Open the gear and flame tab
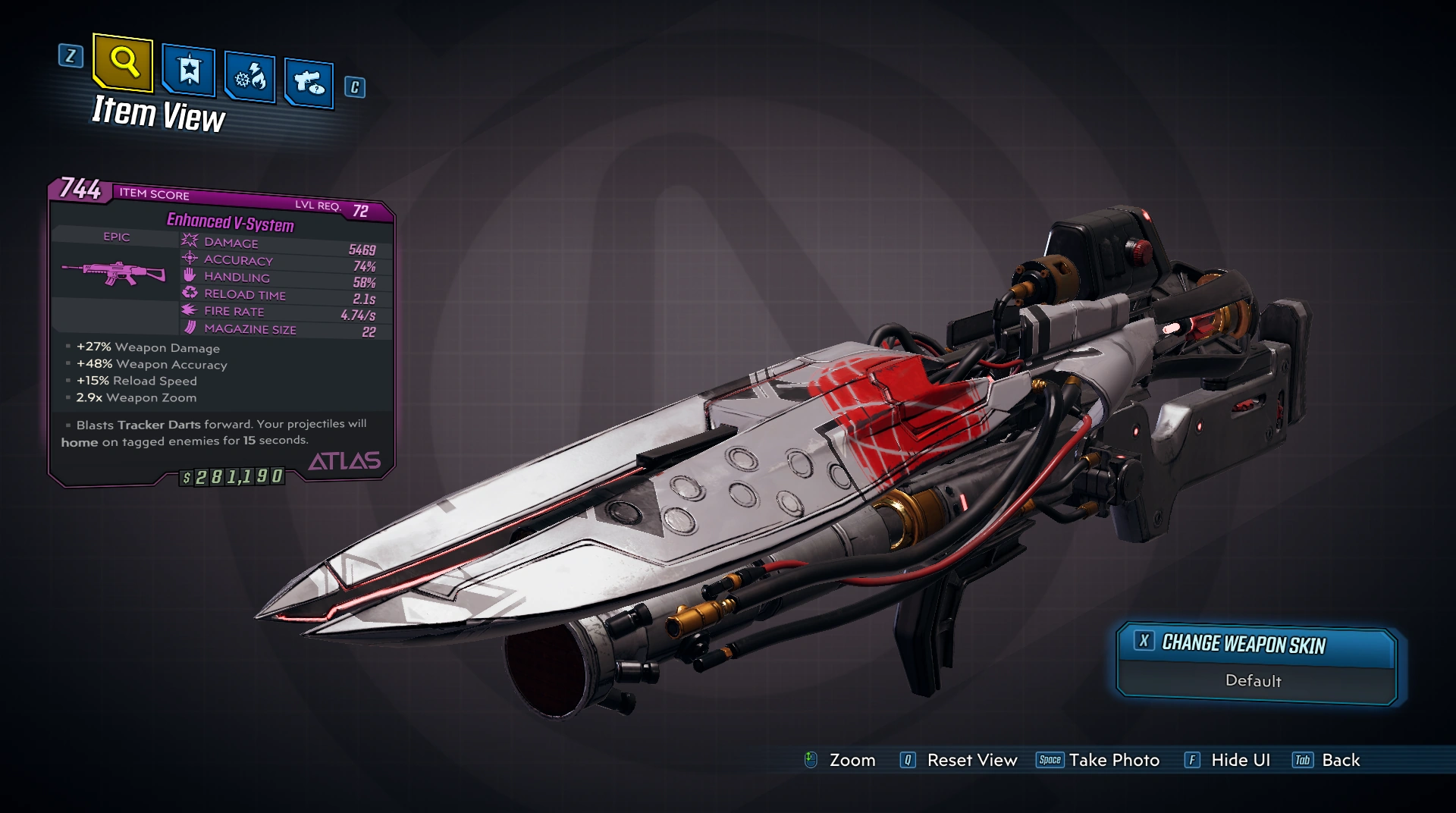The height and width of the screenshot is (813, 1456). coord(249,77)
